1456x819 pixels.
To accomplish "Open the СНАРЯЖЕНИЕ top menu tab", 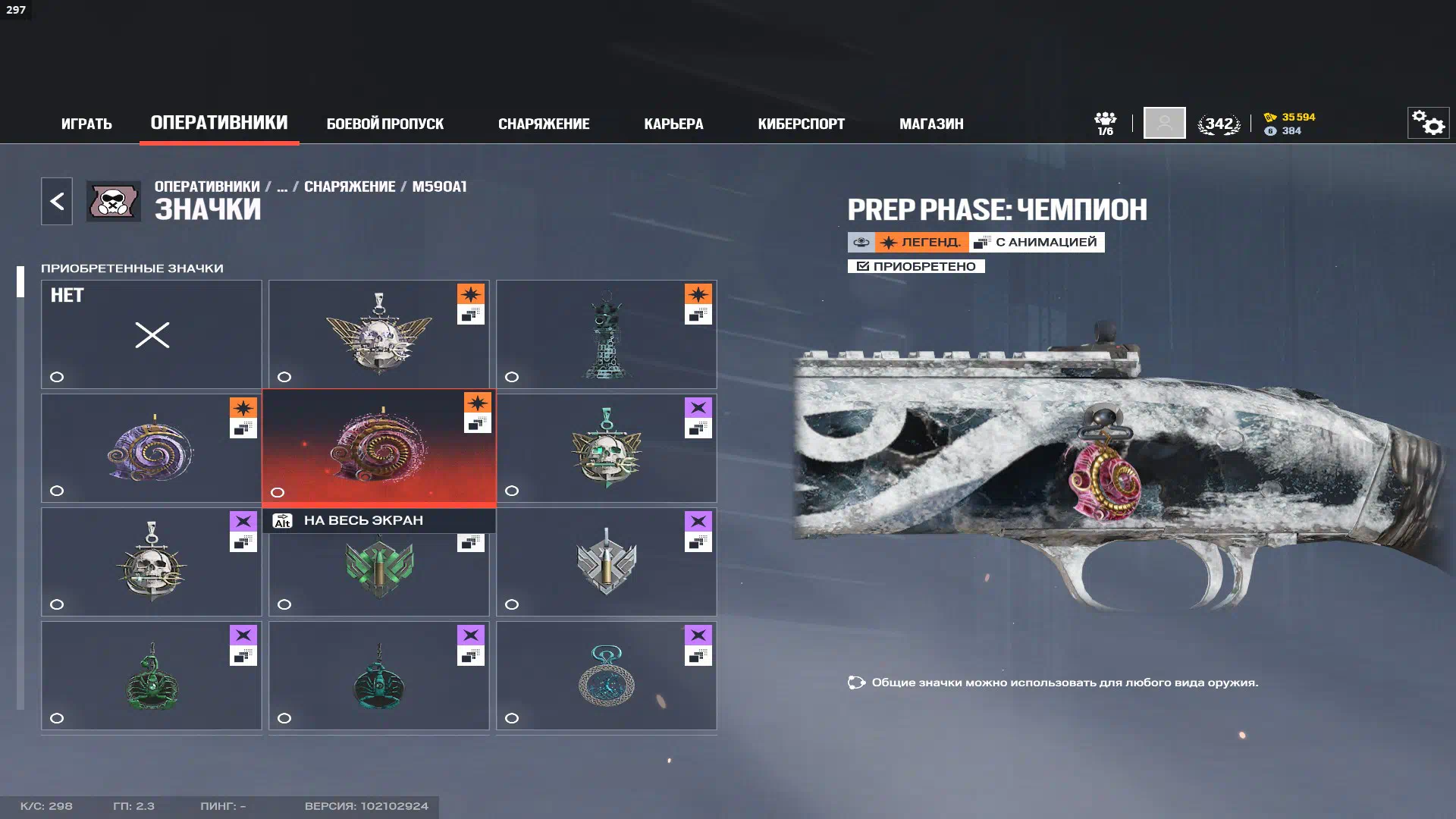I will coord(543,124).
